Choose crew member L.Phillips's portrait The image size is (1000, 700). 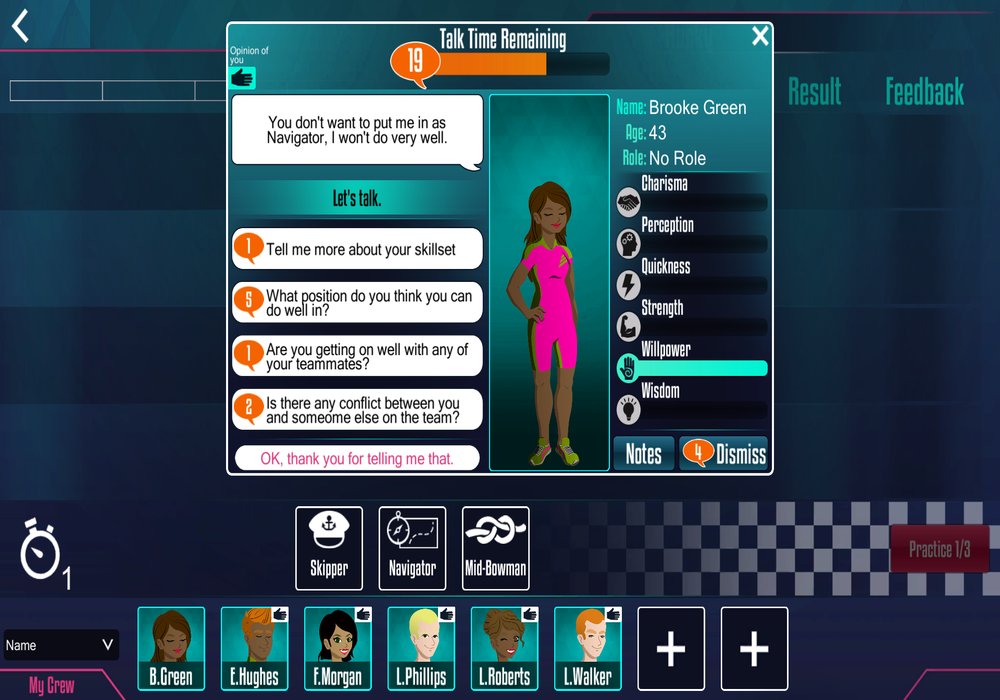click(421, 648)
